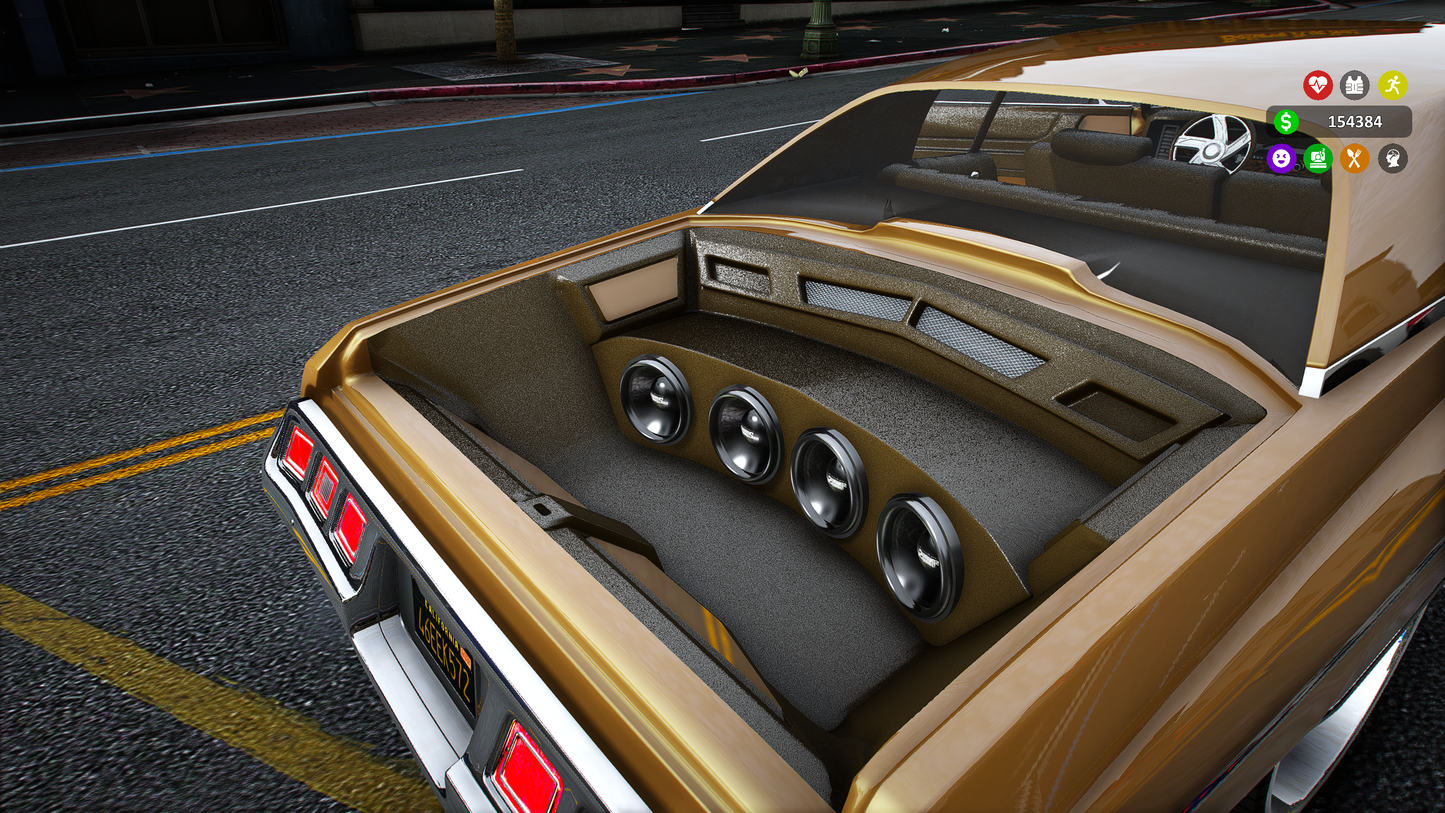
Task: Select the gray brain stress icon
Action: coord(1394,158)
